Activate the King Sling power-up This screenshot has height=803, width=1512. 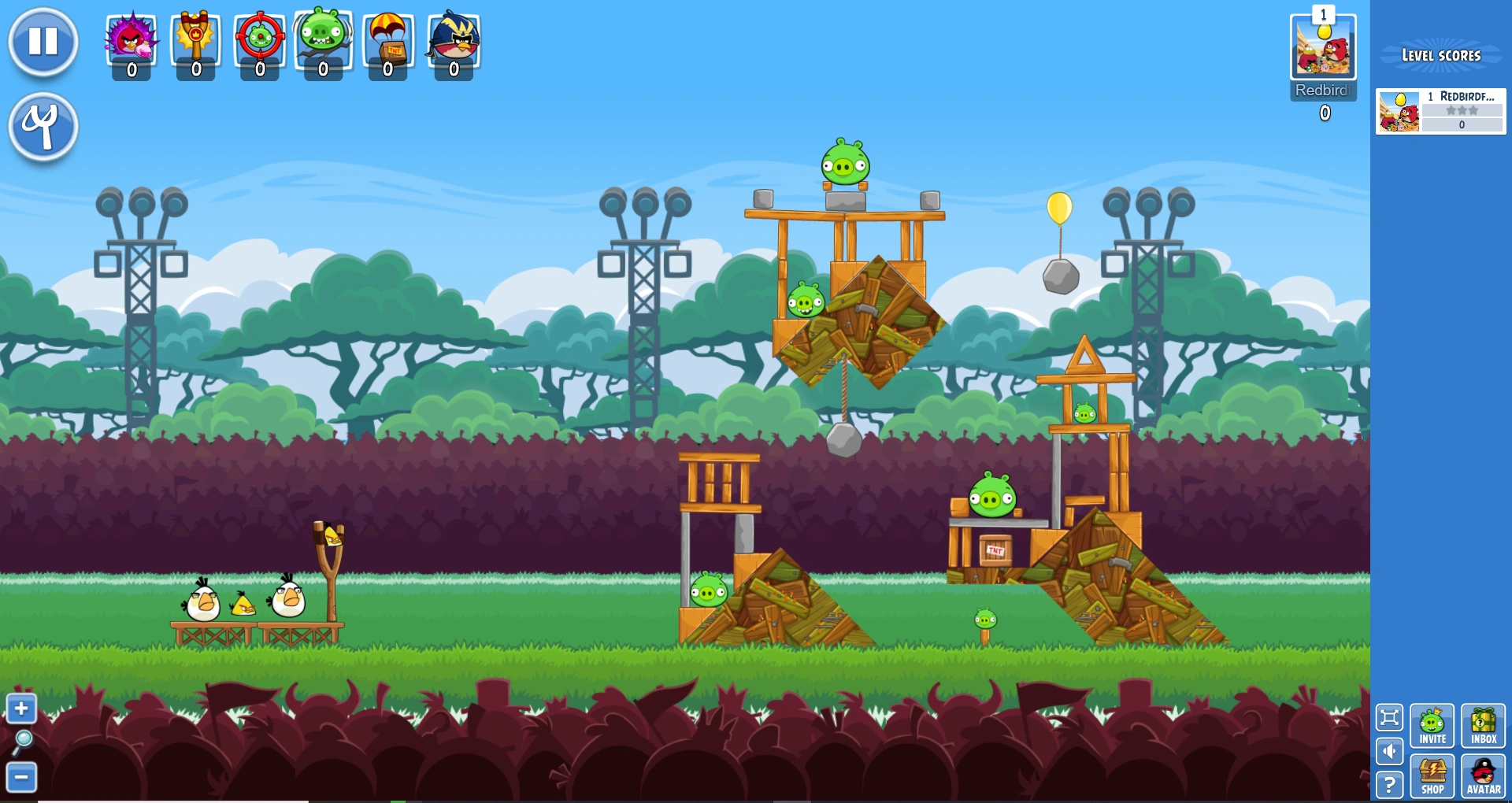tap(195, 41)
